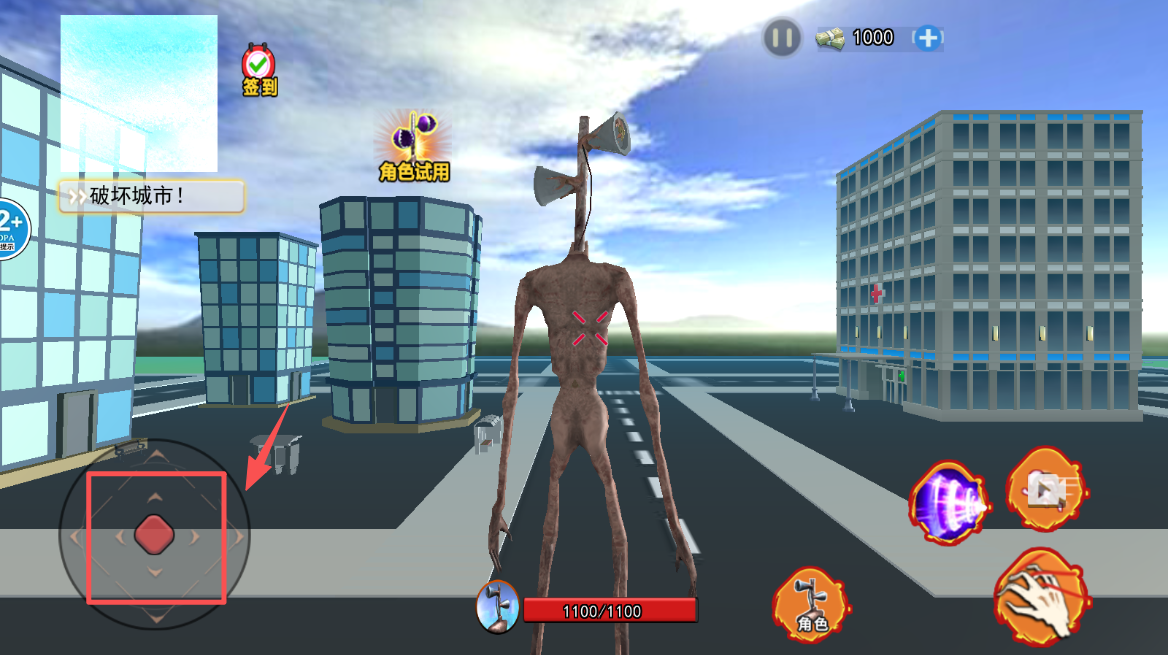Tap the age rating 12+ badge
This screenshot has height=655, width=1168.
[10, 229]
